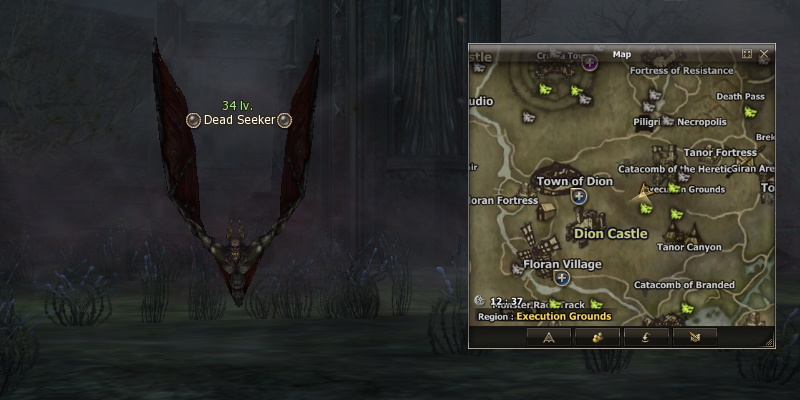Viewport: 800px width, 400px height.
Task: Select Town of Dion on the map
Action: pyautogui.click(x=574, y=182)
